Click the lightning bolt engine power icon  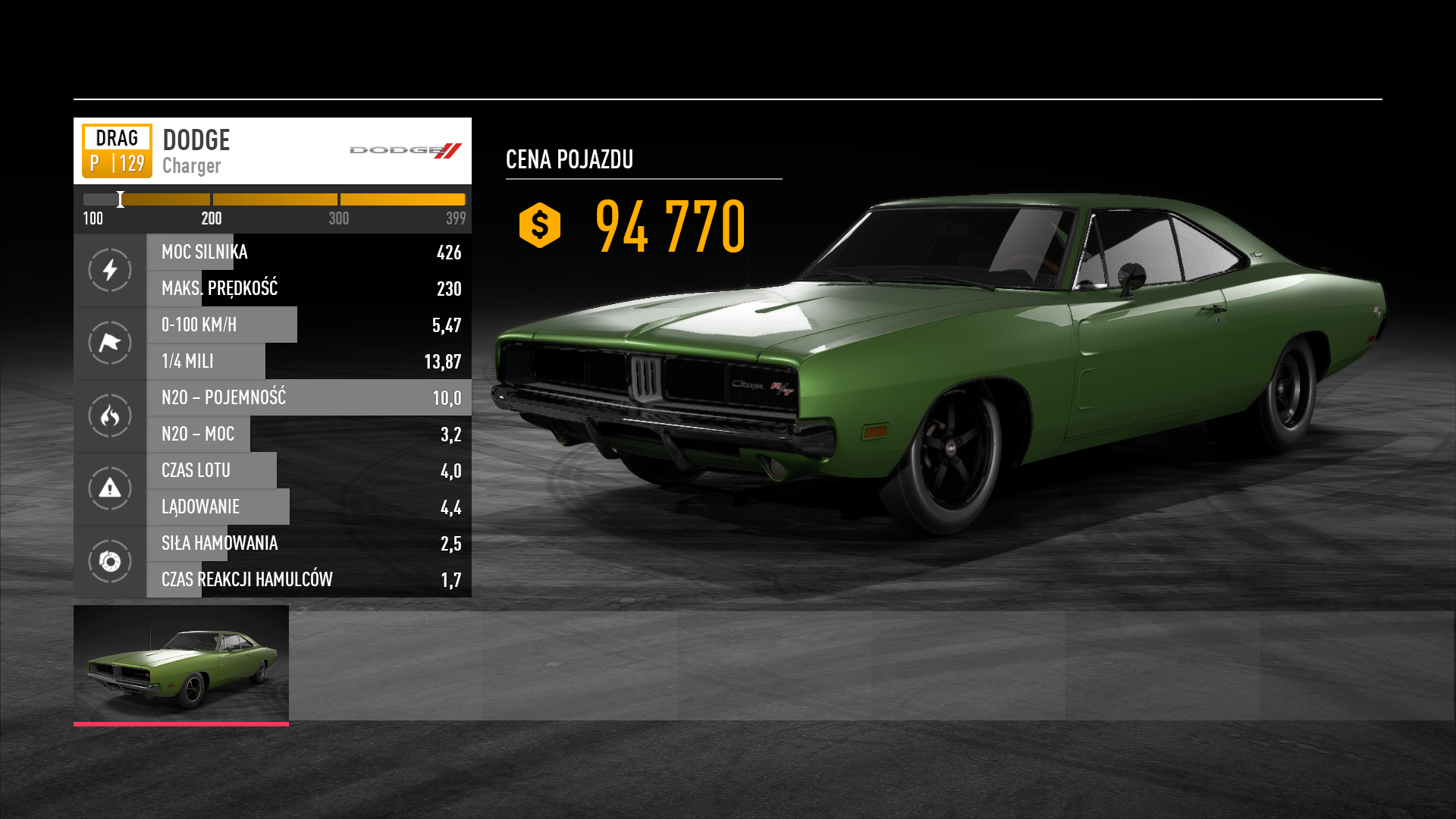[110, 270]
